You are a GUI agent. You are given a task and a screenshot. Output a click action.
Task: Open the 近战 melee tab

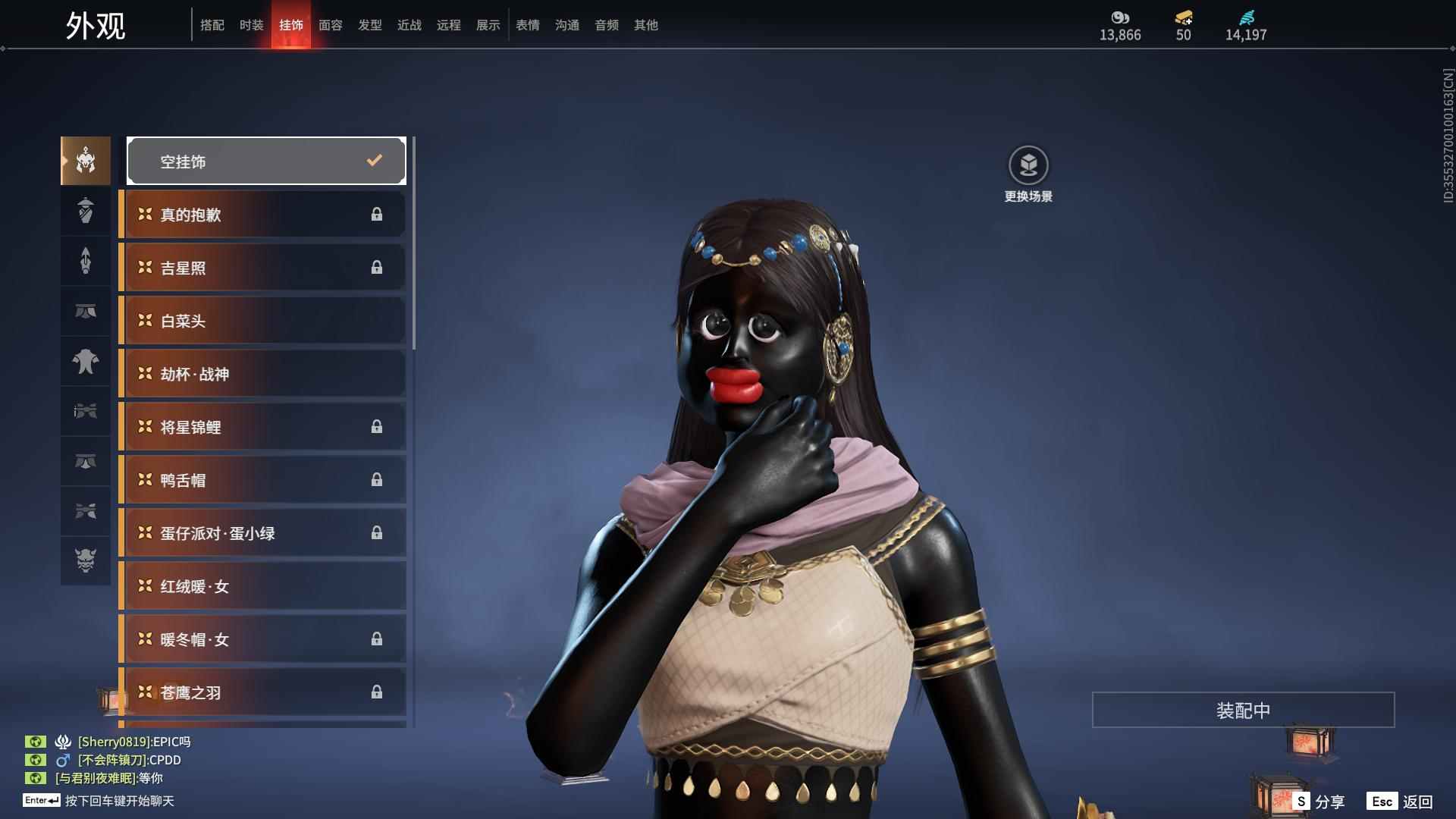point(409,25)
